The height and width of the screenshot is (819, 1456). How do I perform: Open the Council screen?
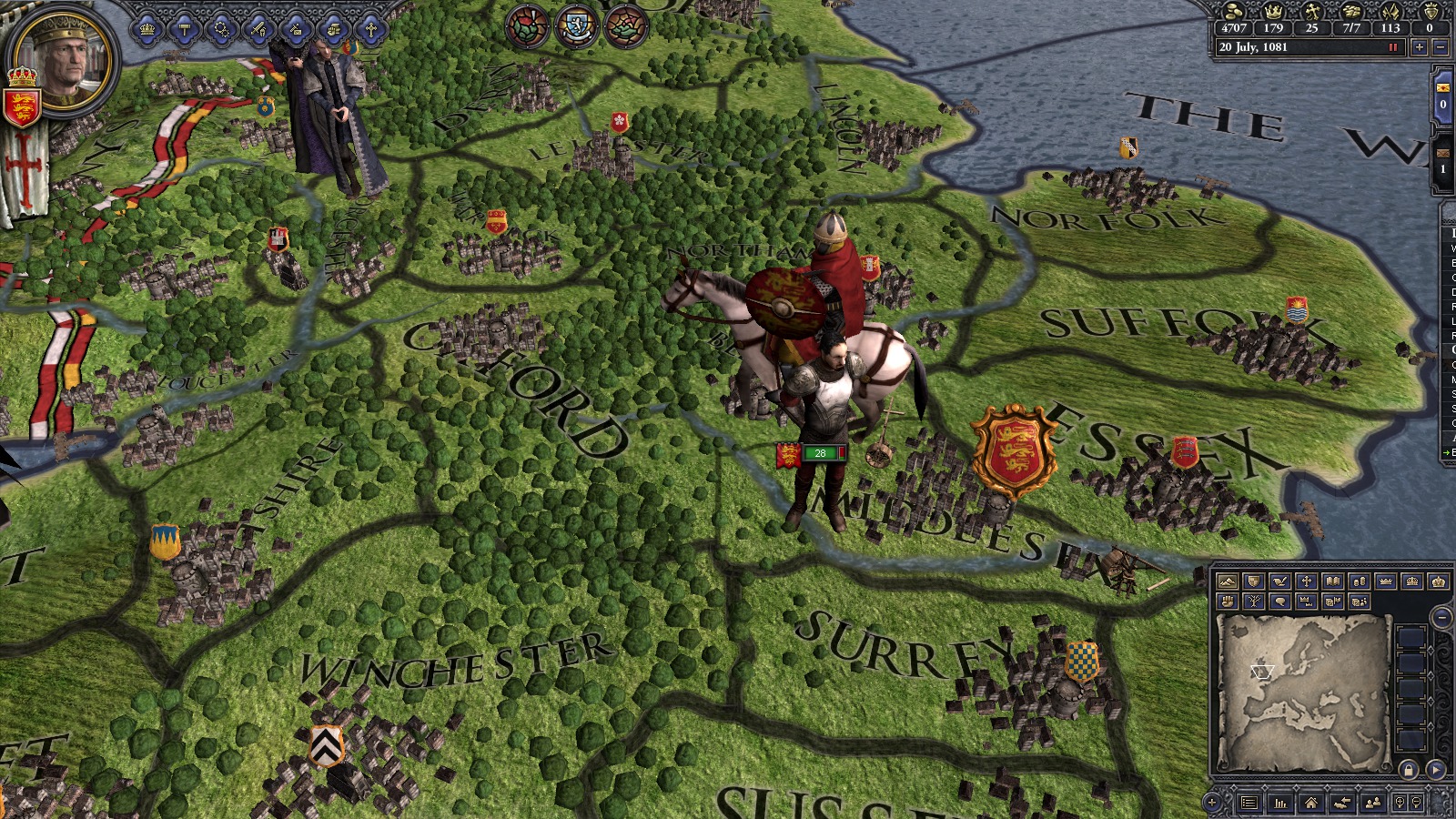tap(220, 30)
